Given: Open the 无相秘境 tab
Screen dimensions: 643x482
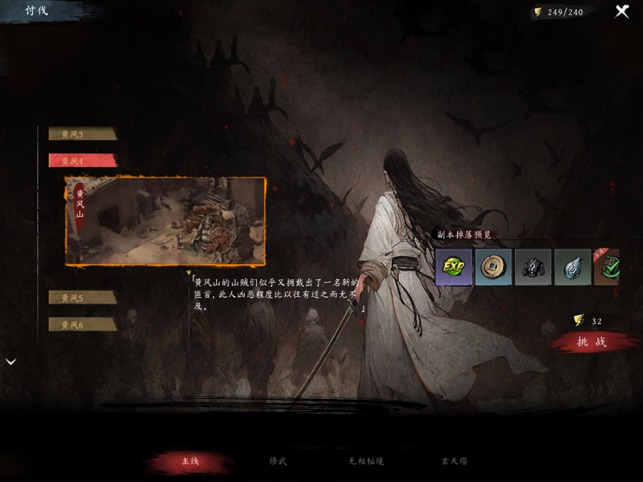Looking at the screenshot, I should coord(365,462).
